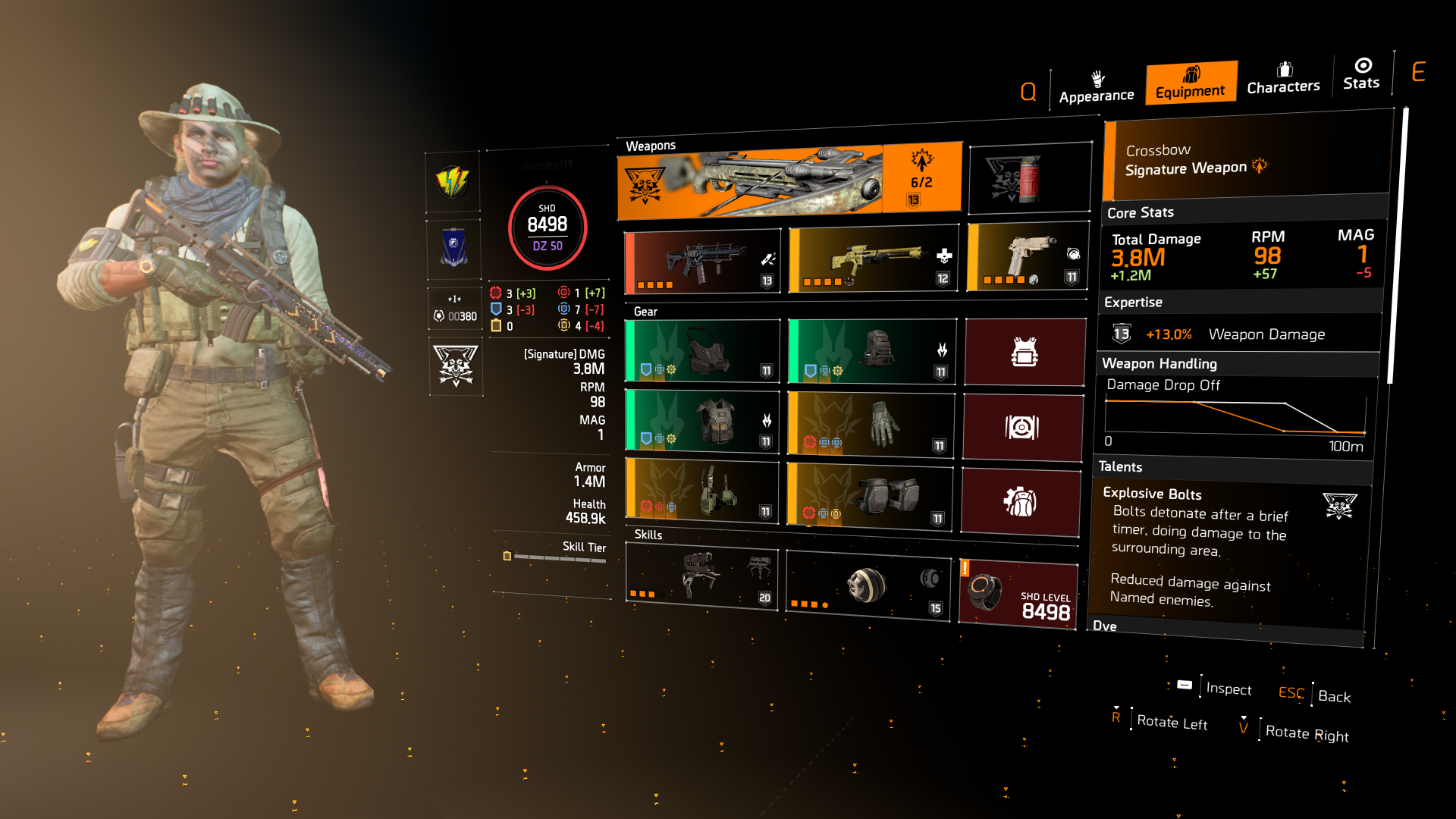This screenshot has height=819, width=1456.
Task: Click the commendation patch showing 00380
Action: click(x=453, y=309)
